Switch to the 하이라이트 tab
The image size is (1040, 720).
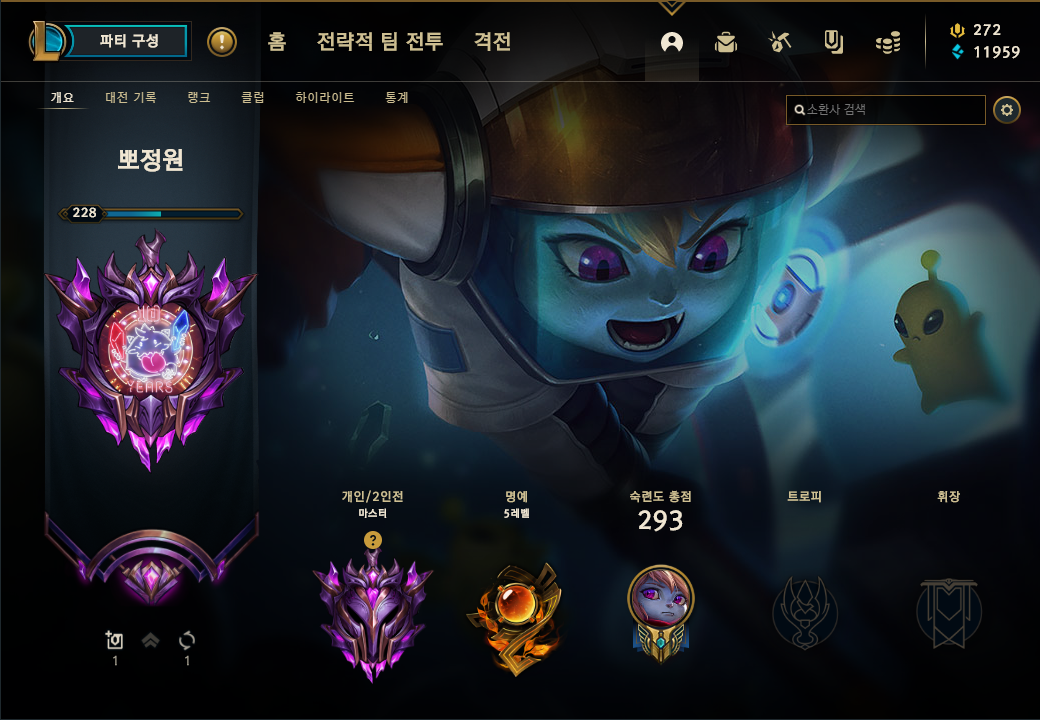click(x=325, y=98)
